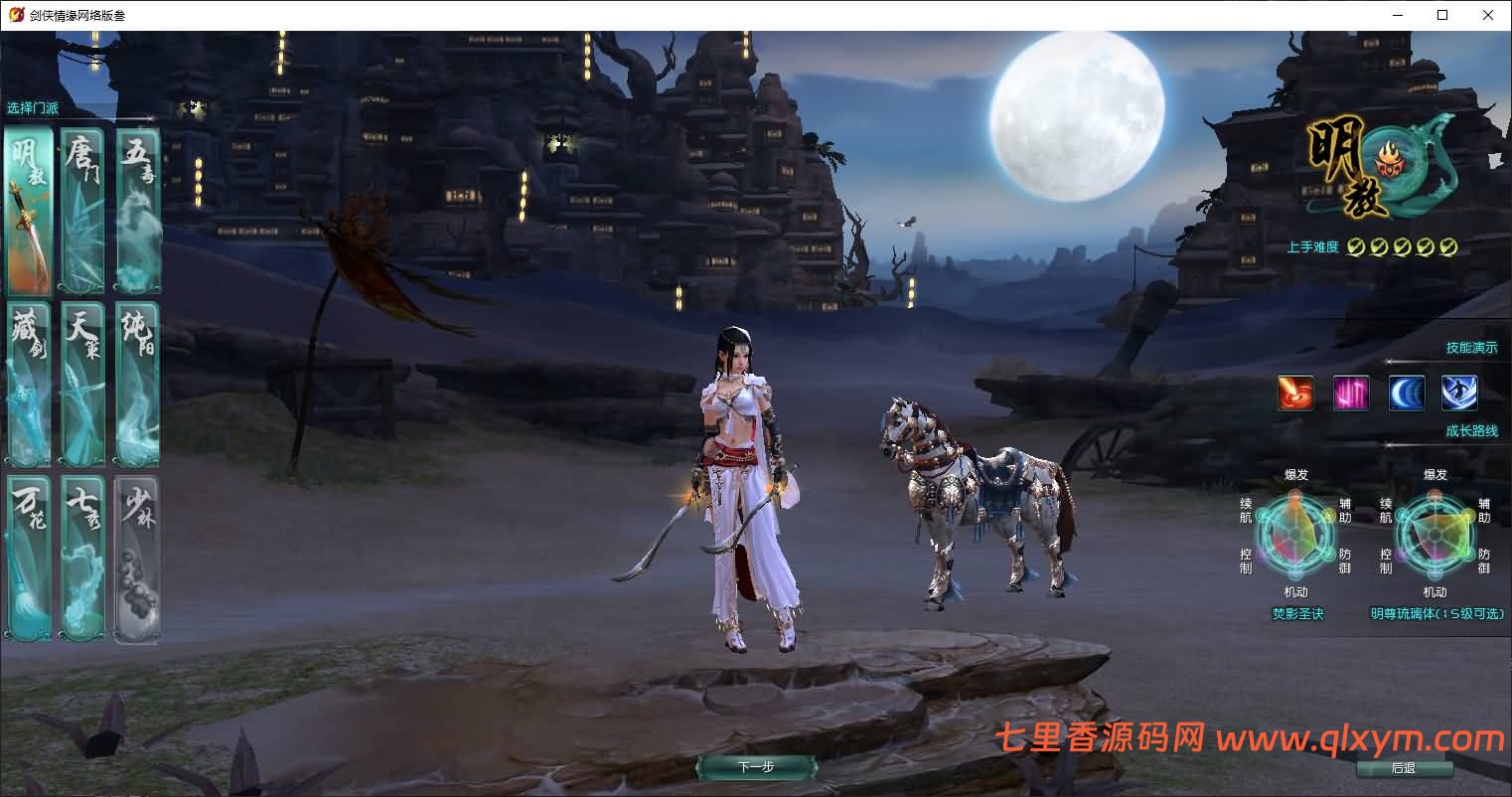Open the 明尊琉璃体 growth path
The image size is (1512, 797).
tap(1438, 614)
